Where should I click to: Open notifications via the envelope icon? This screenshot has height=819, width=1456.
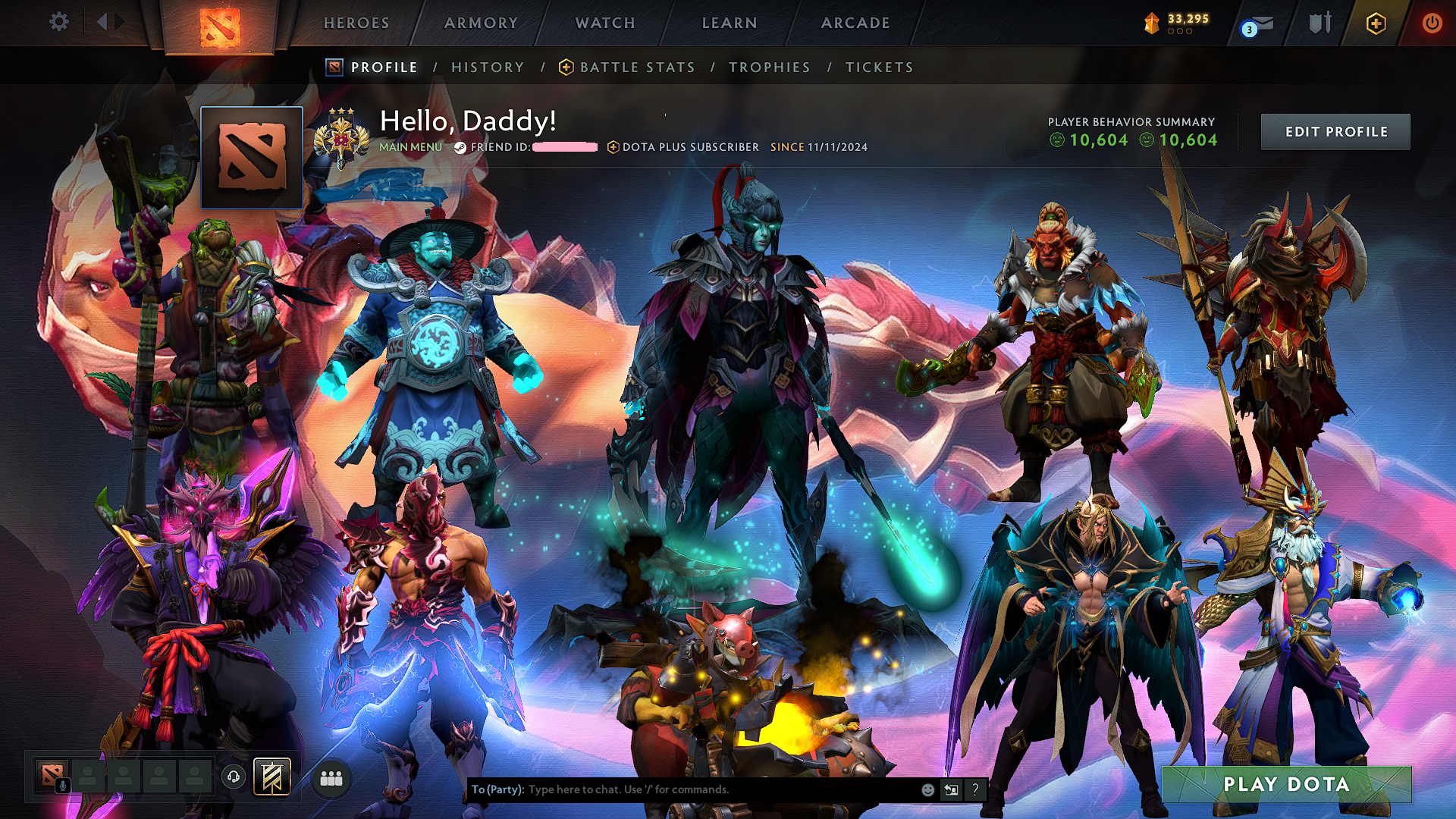1257,22
